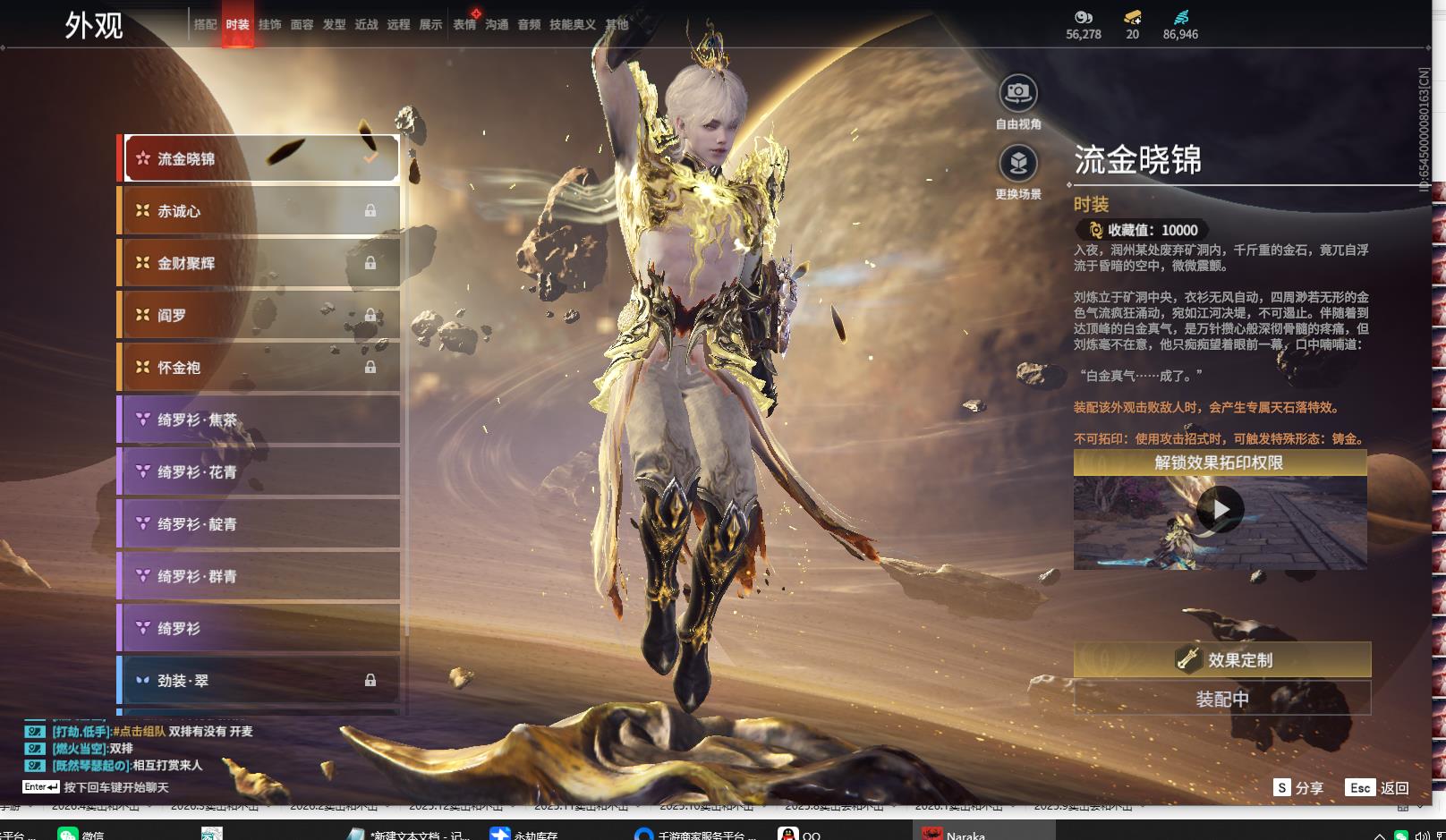Select the 表情 tab
This screenshot has height=840, width=1446.
[x=464, y=25]
